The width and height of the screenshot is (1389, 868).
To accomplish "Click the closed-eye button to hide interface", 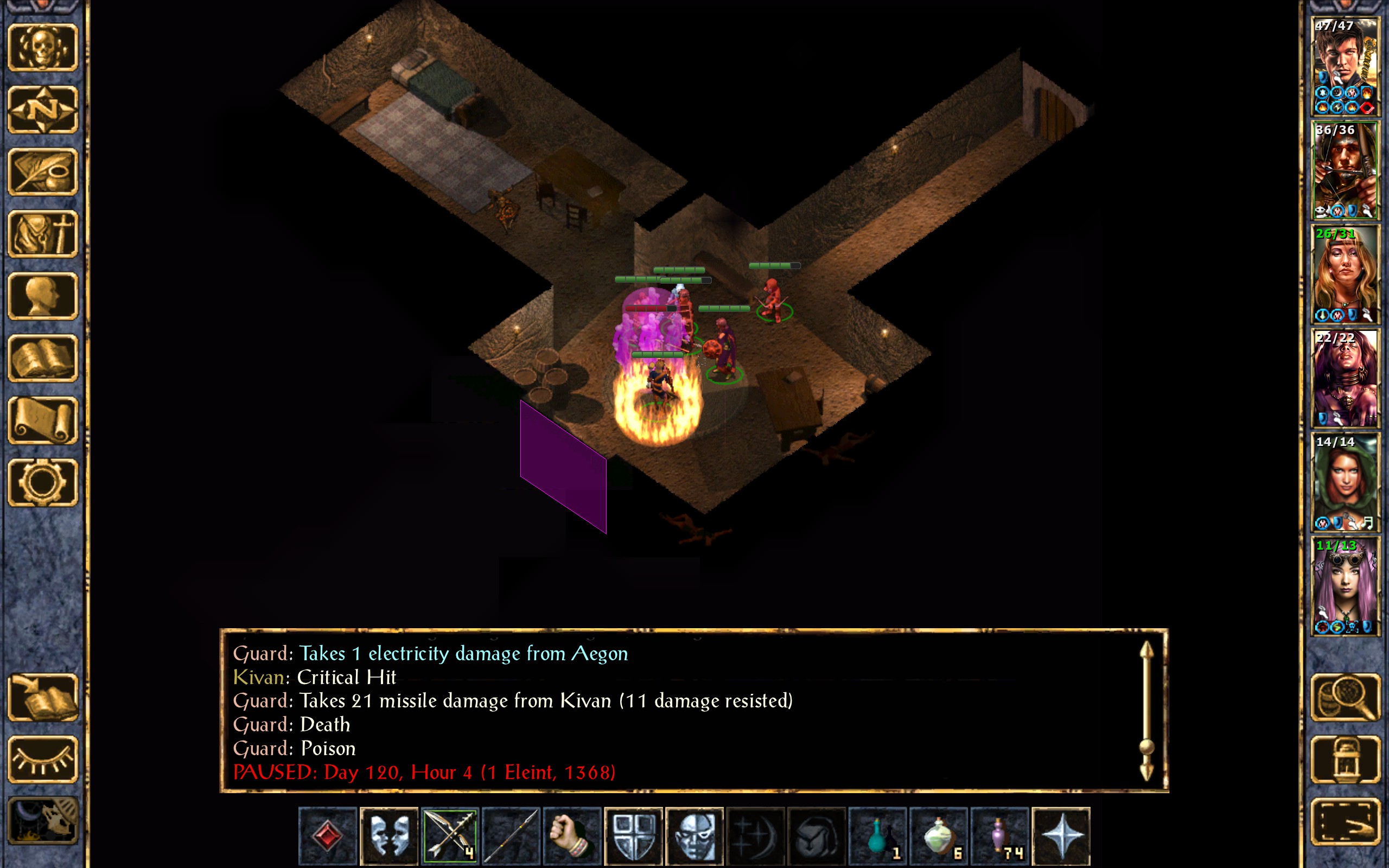I will [x=42, y=759].
